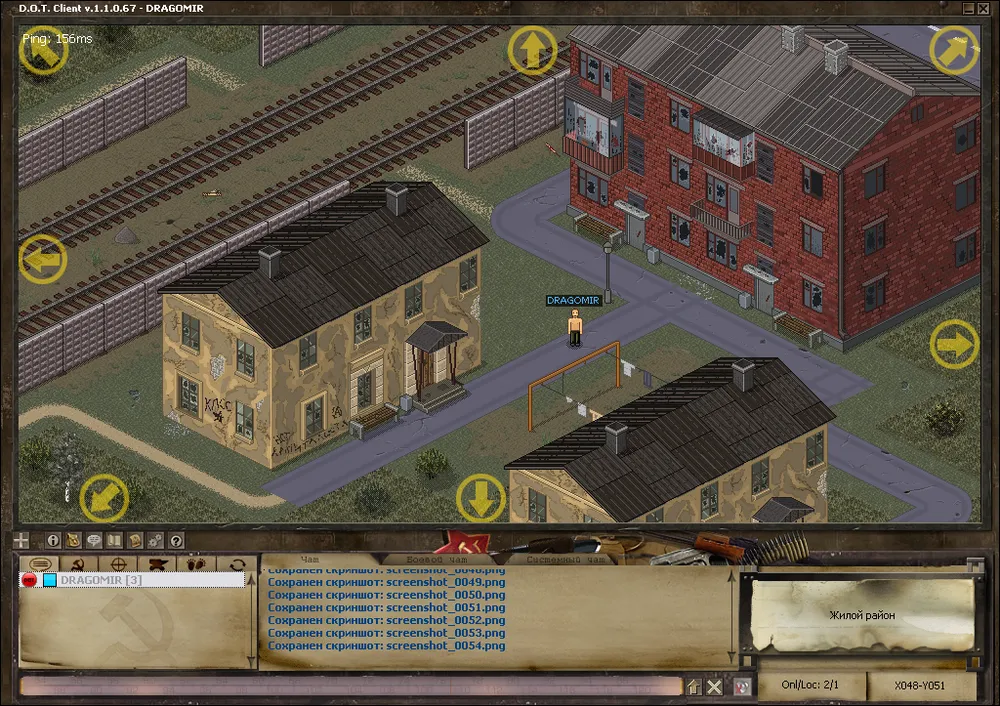The height and width of the screenshot is (706, 1000).
Task: Open the speech bubble chat icon
Action: pyautogui.click(x=95, y=540)
